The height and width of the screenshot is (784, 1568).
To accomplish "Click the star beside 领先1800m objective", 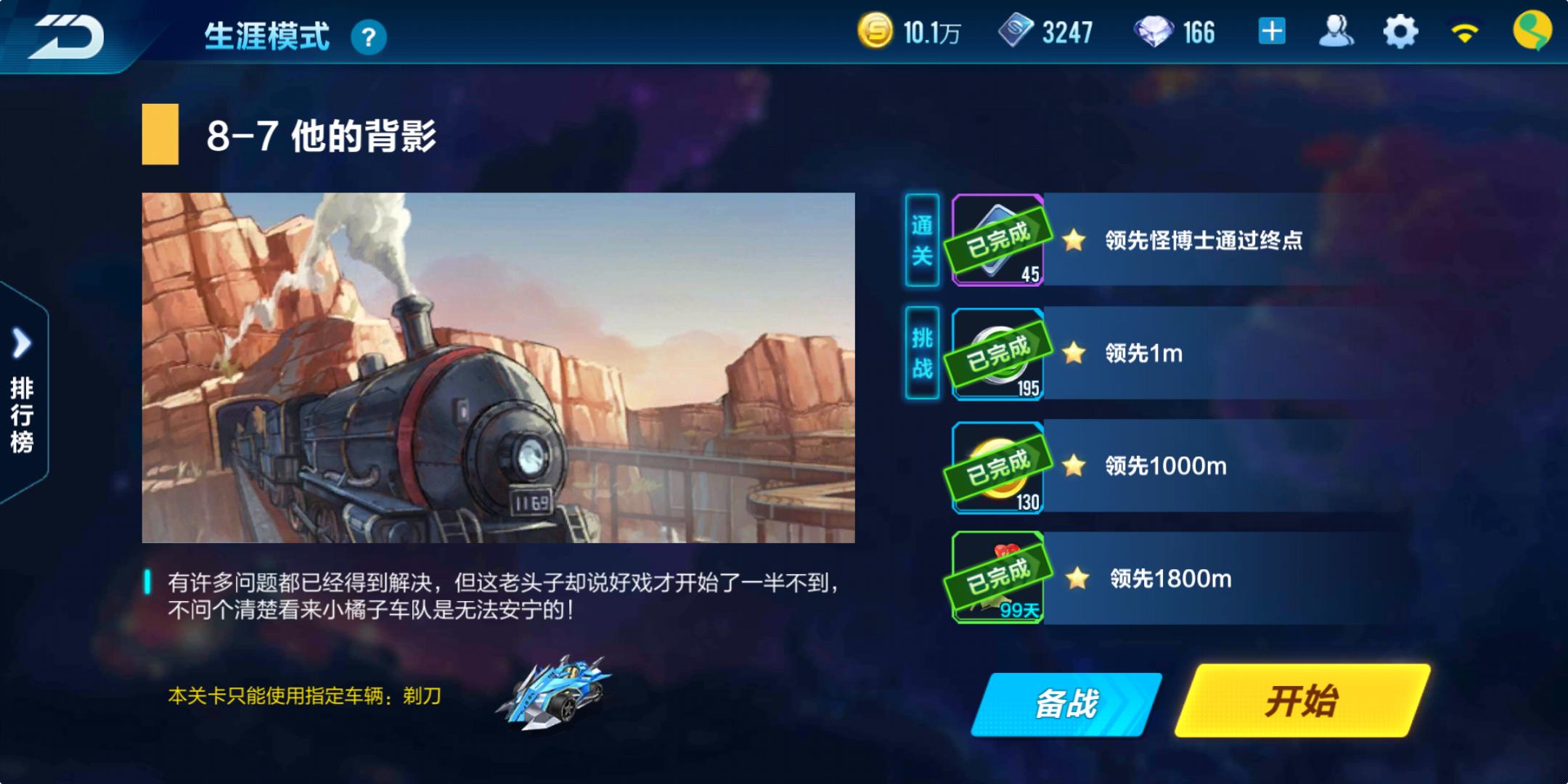I will pyautogui.click(x=1077, y=579).
